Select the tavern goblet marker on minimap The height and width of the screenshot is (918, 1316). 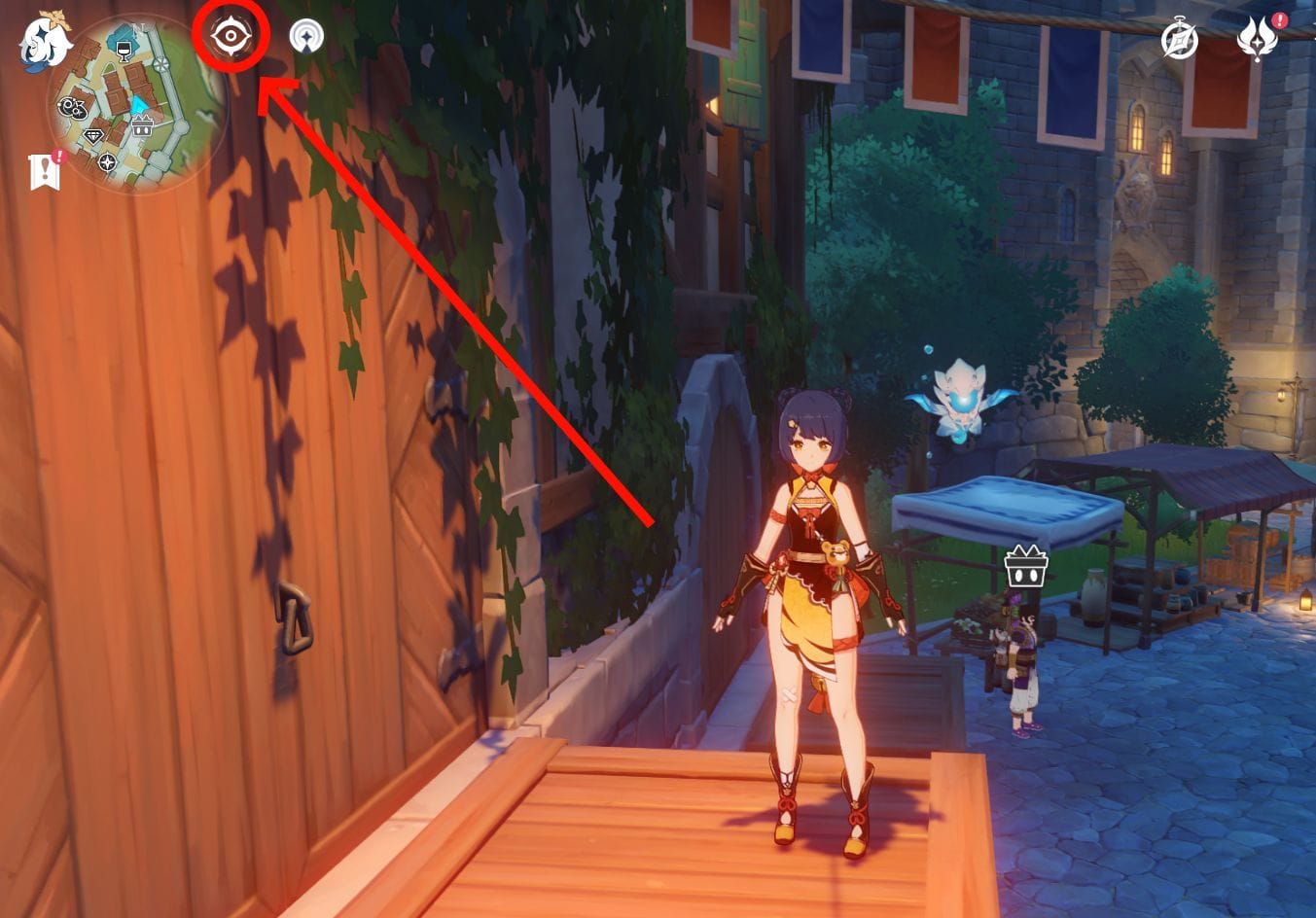(x=124, y=51)
